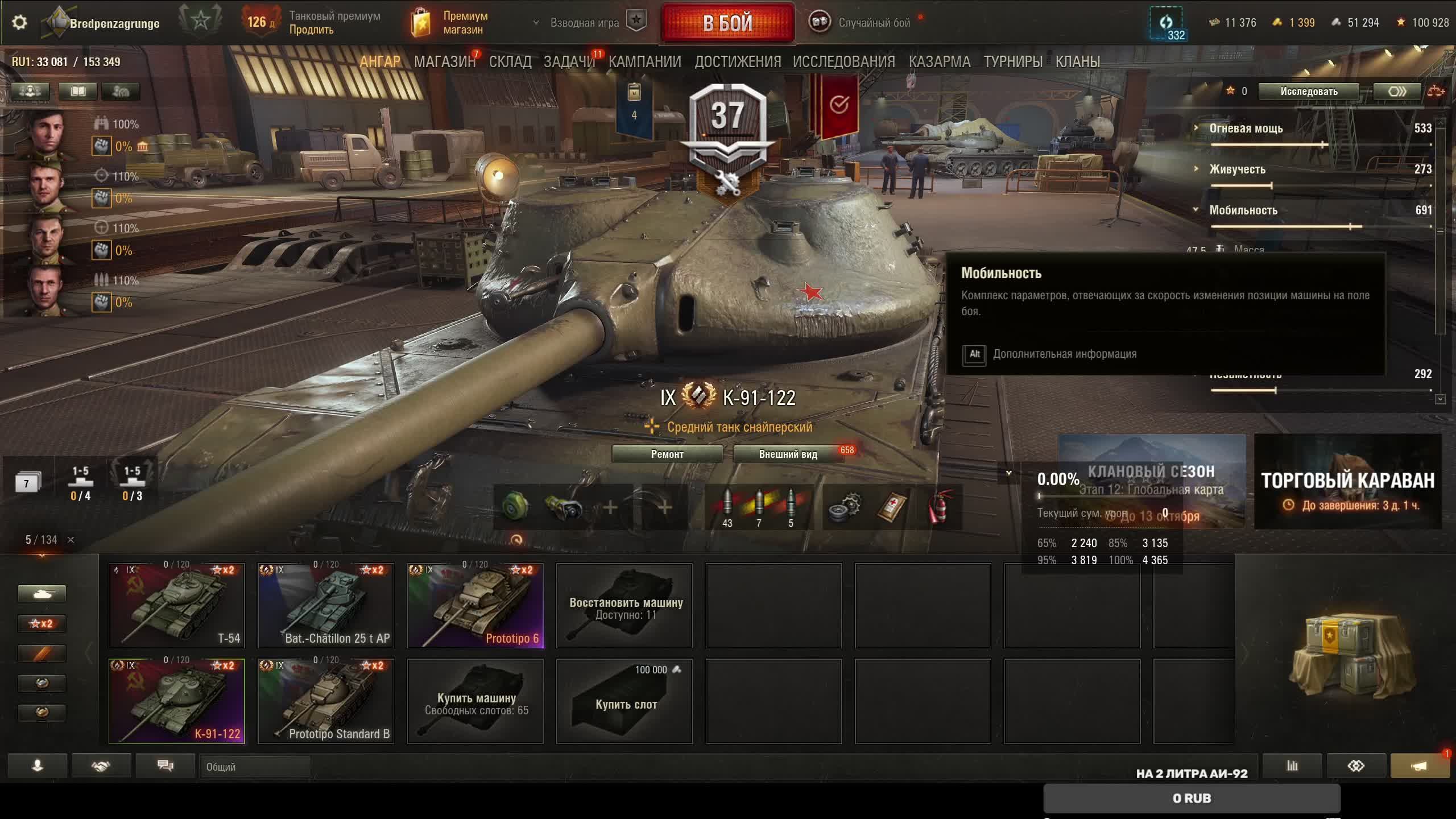Go to the ЗАДАЧИ tab
Screen dimensions: 1456x819
click(569, 61)
